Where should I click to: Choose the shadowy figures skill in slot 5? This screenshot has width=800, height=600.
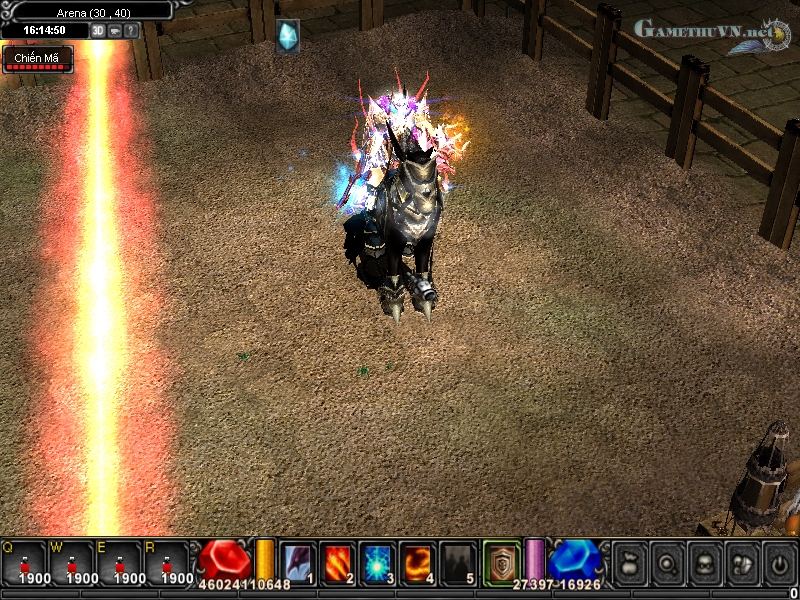[457, 562]
